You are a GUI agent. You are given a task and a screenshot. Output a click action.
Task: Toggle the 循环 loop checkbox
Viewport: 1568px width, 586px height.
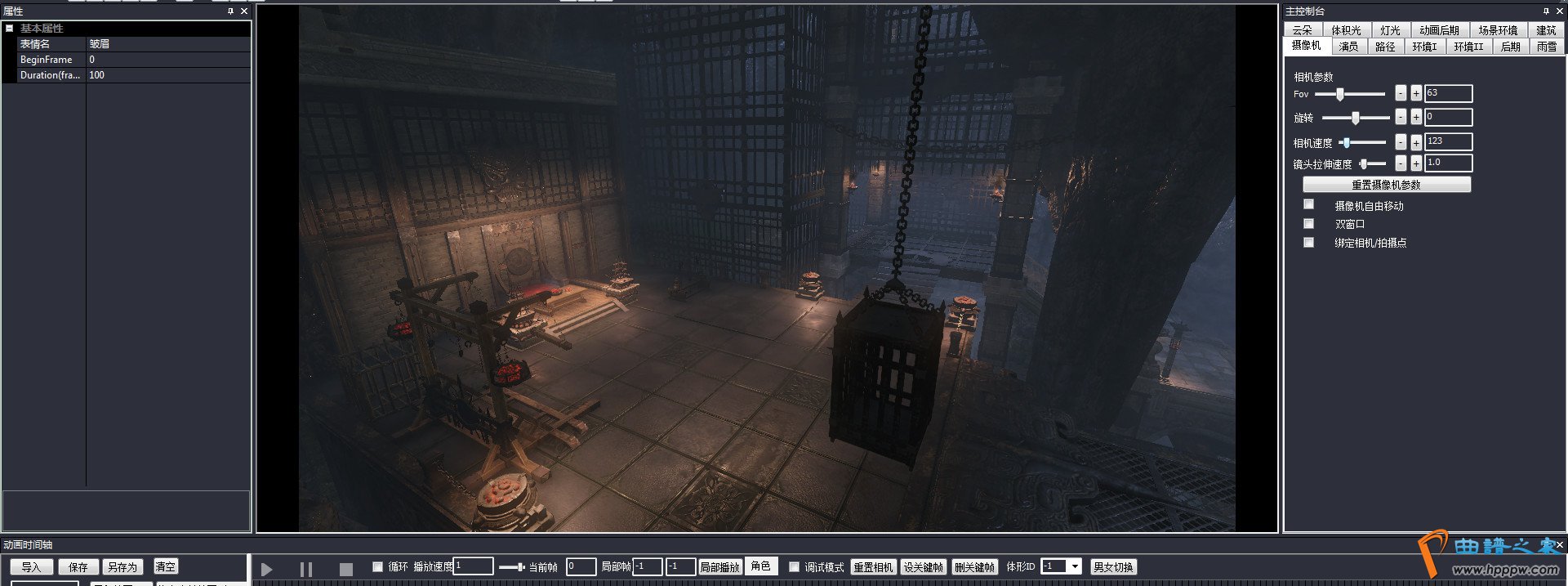pyautogui.click(x=377, y=566)
